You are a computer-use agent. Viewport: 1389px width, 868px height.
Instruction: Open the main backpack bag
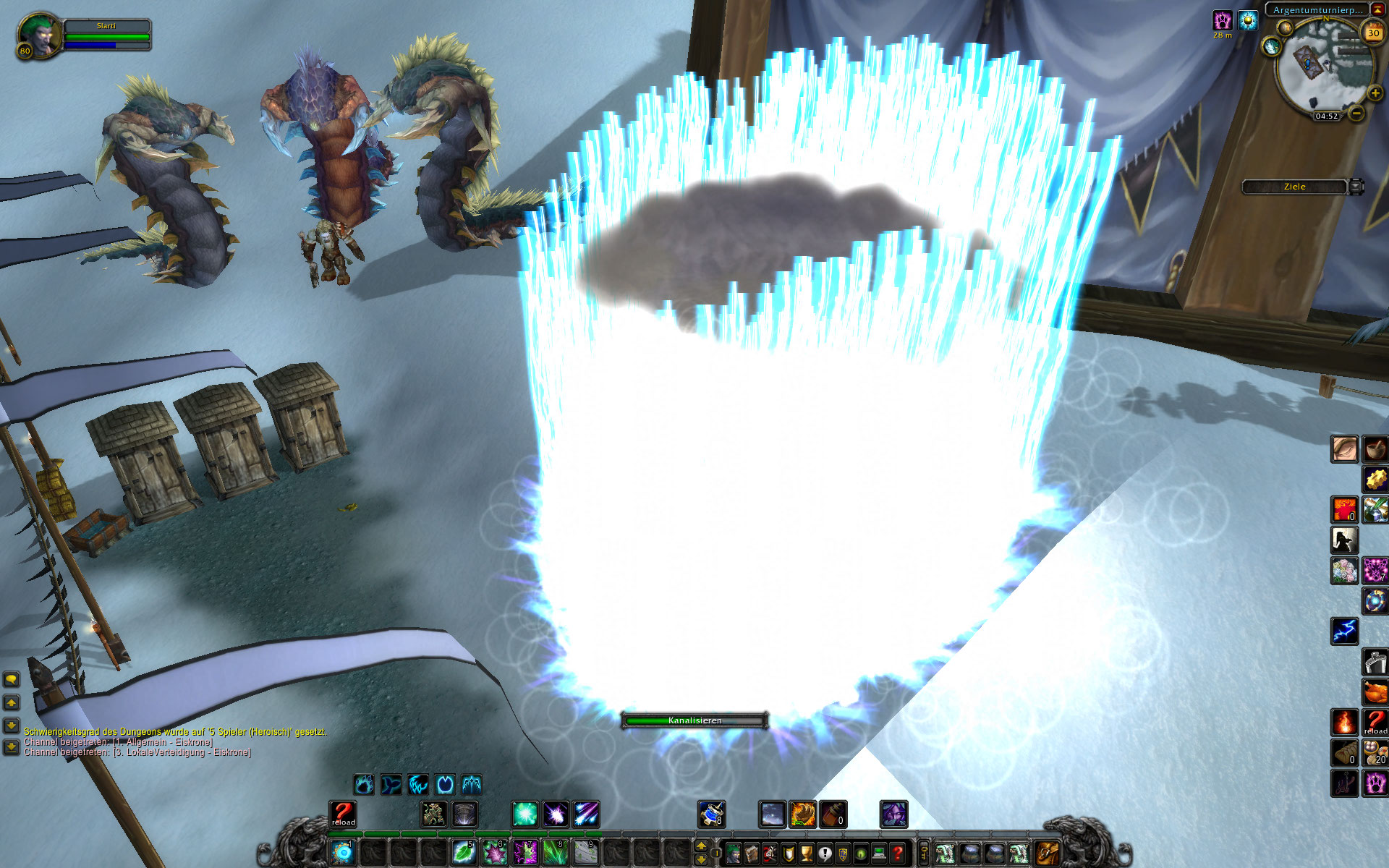click(1047, 853)
